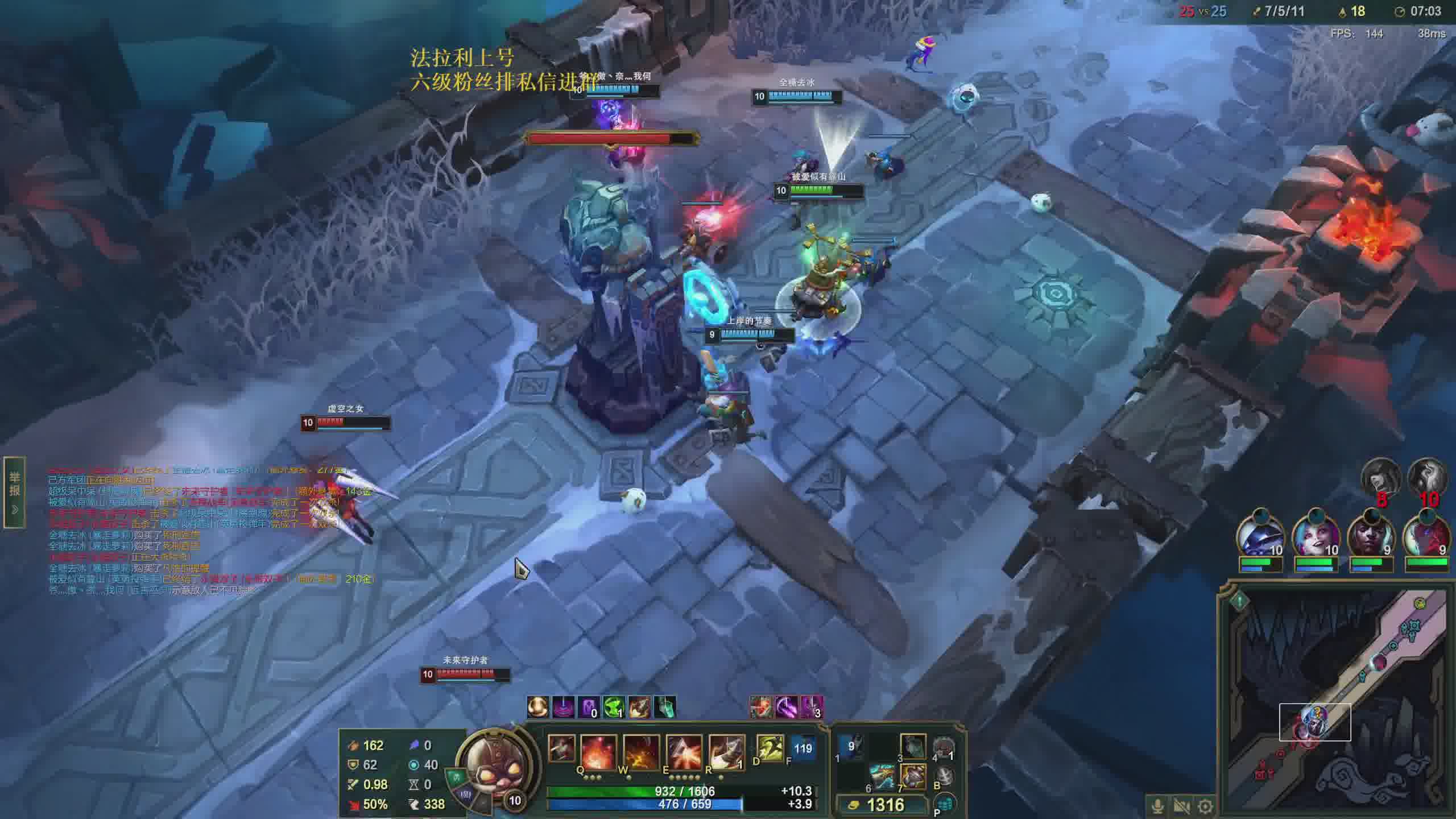Image resolution: width=1456 pixels, height=819 pixels.
Task: Cast the W ability
Action: coord(641,752)
